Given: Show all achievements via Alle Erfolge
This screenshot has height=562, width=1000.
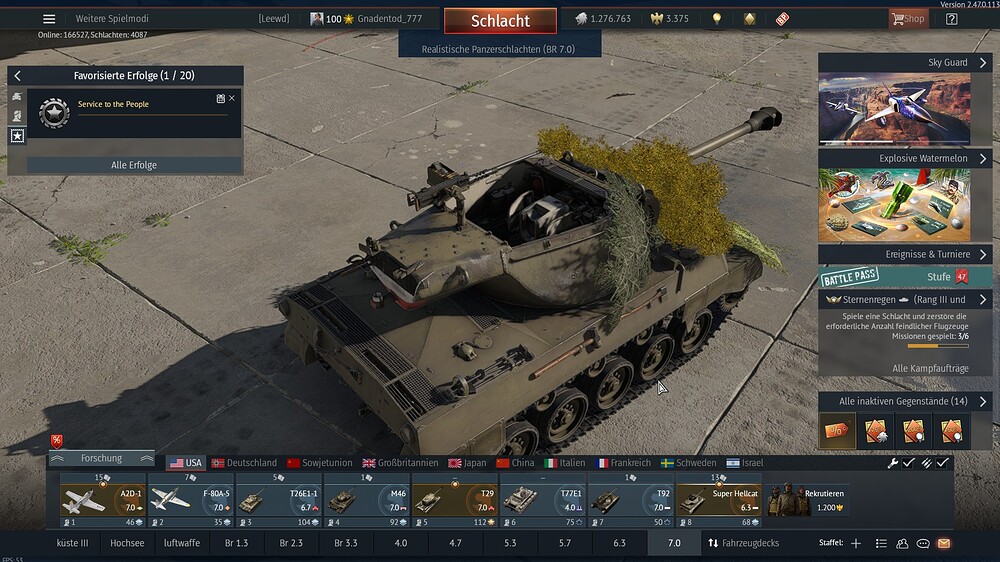Looking at the screenshot, I should 134,165.
